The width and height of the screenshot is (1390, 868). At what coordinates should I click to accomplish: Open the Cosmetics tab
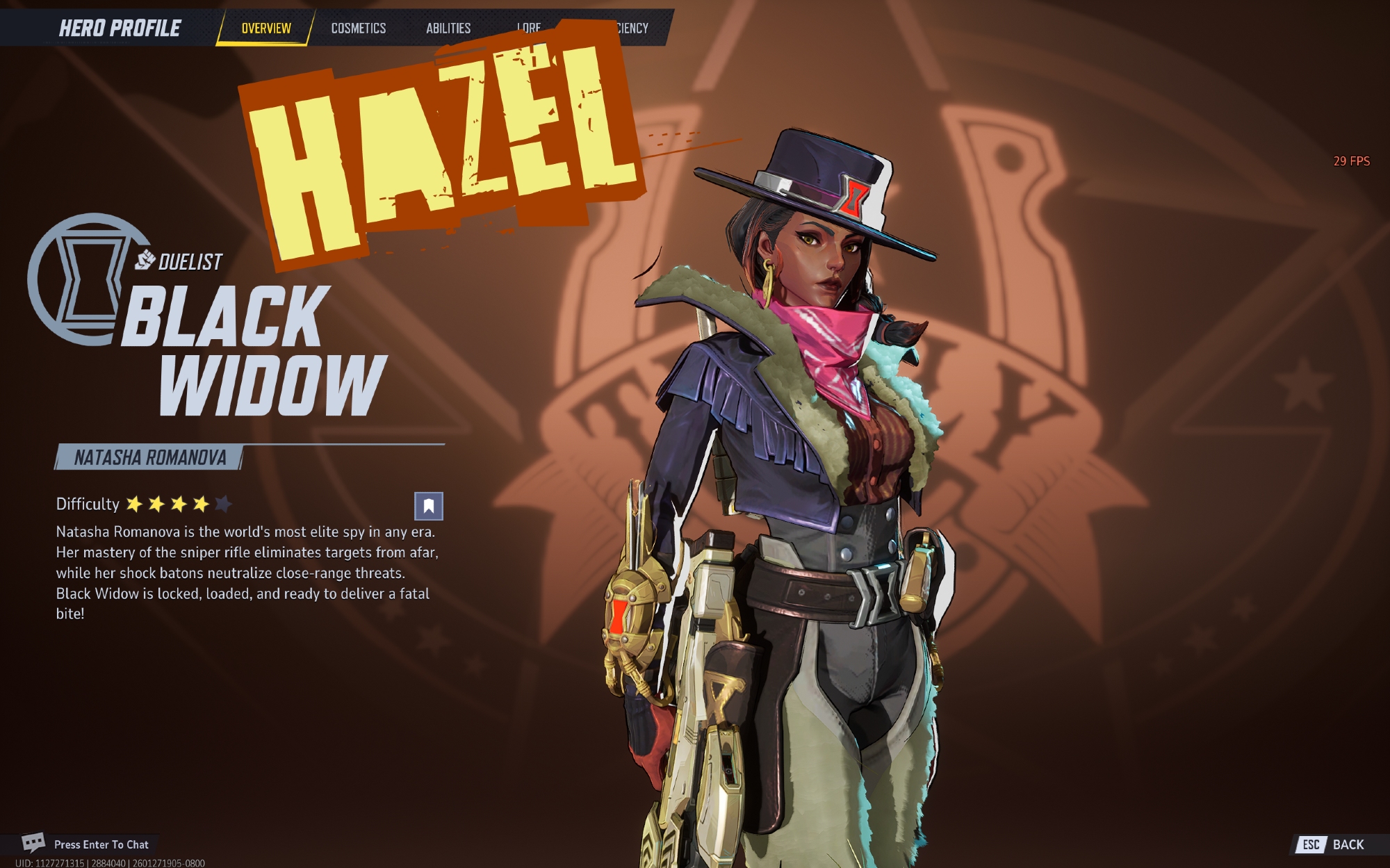point(358,28)
